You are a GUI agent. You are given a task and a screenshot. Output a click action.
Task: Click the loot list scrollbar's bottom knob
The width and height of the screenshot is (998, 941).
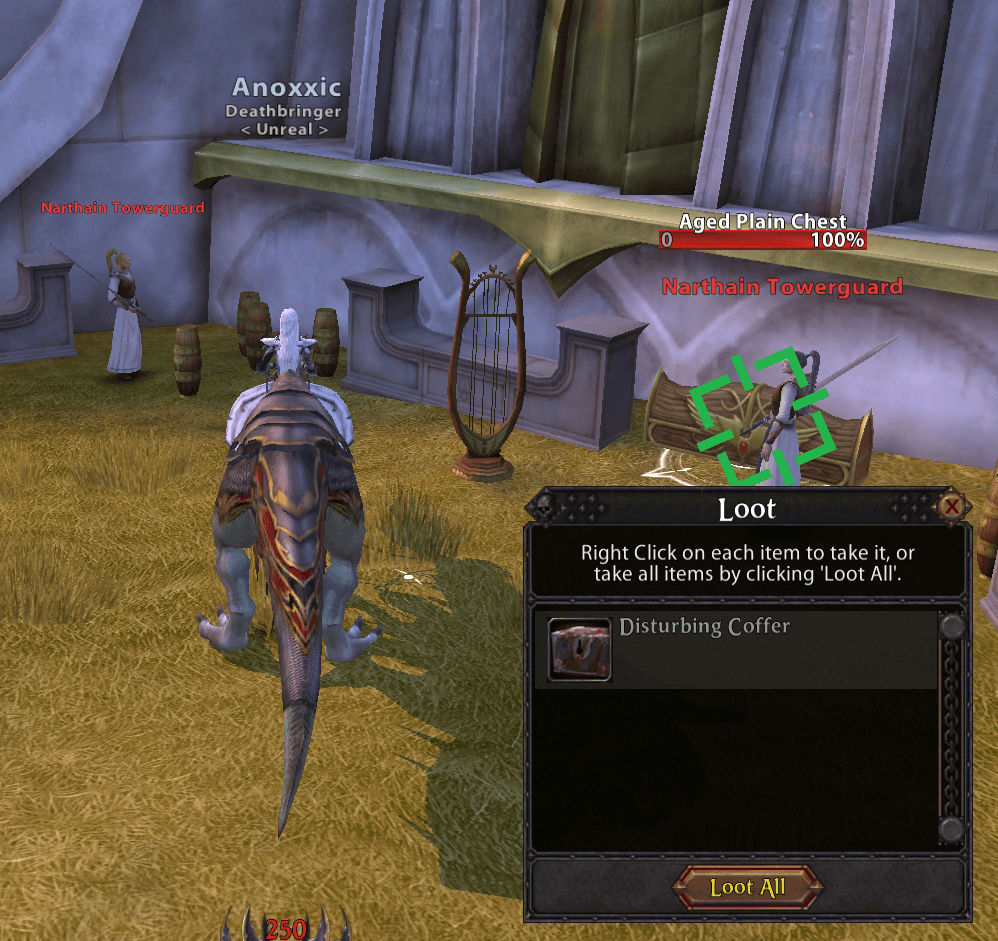(952, 829)
